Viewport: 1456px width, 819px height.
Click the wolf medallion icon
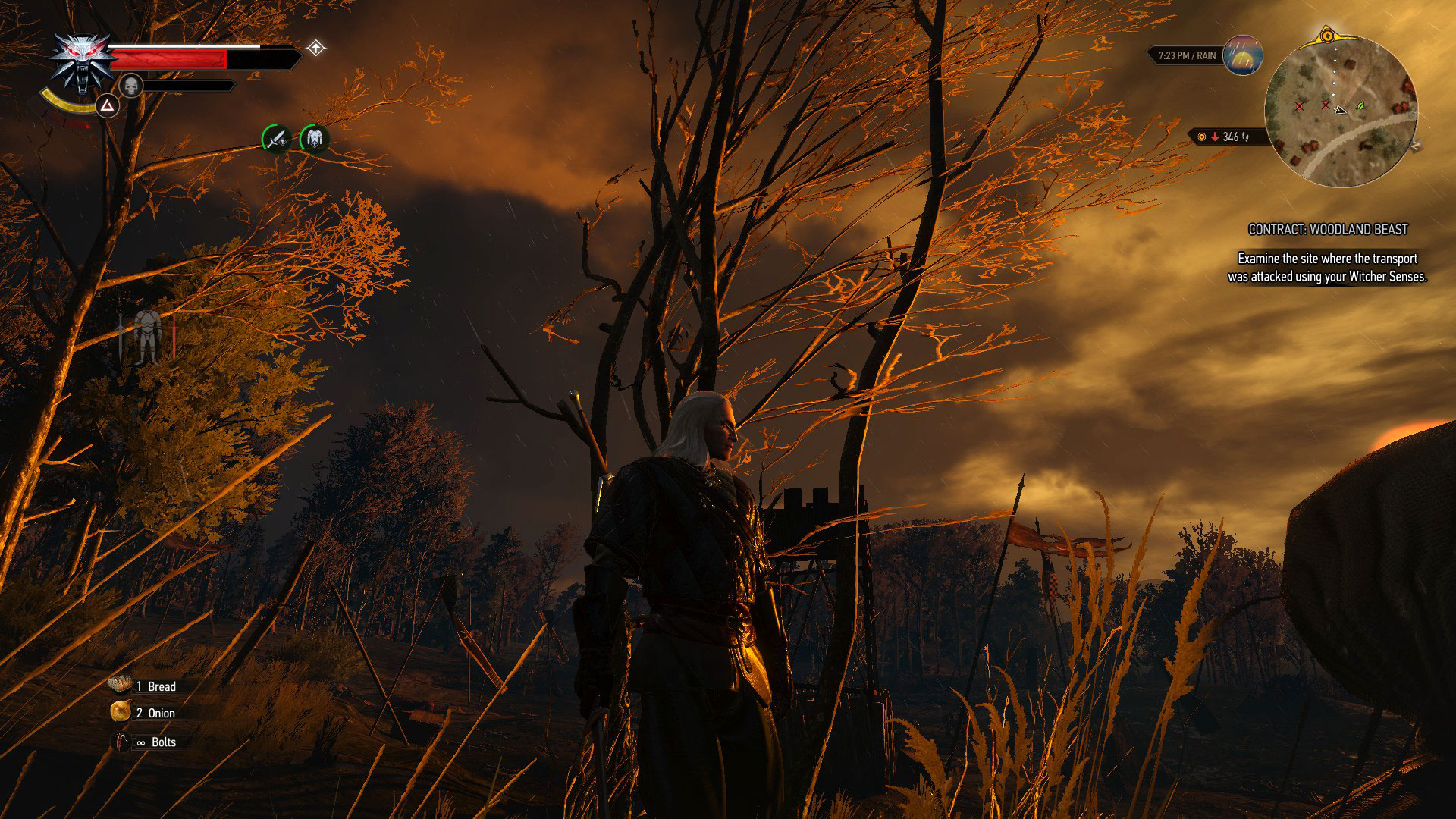pyautogui.click(x=80, y=62)
